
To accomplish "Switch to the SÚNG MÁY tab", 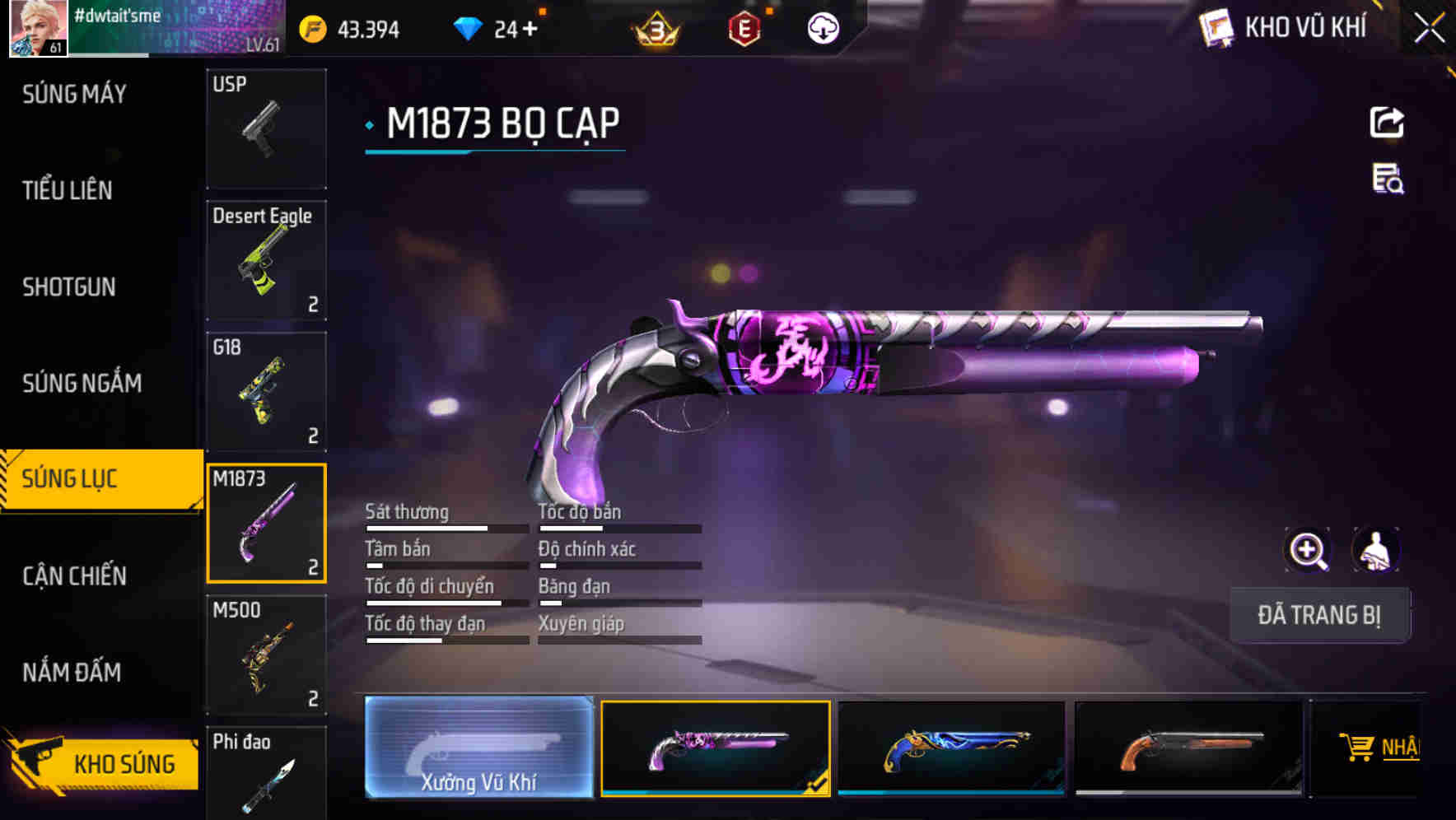I will coord(72,94).
